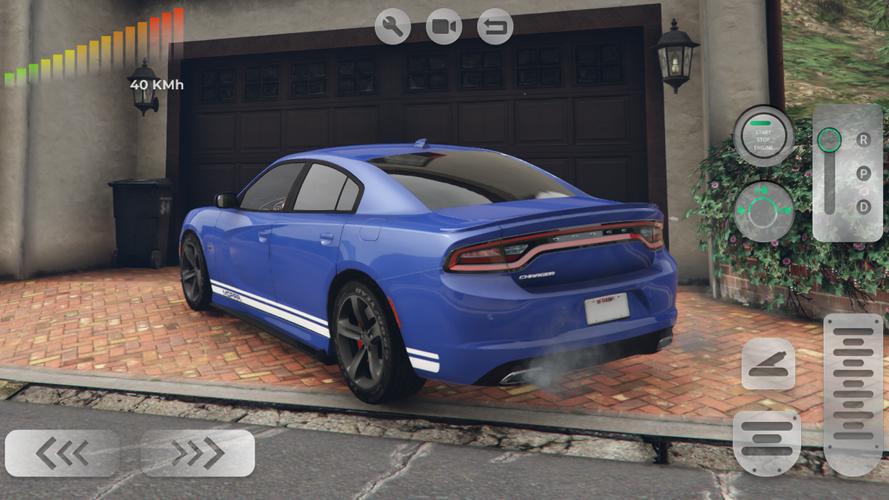889x500 pixels.
Task: Shift gear to D (drive)
Action: pyautogui.click(x=863, y=207)
